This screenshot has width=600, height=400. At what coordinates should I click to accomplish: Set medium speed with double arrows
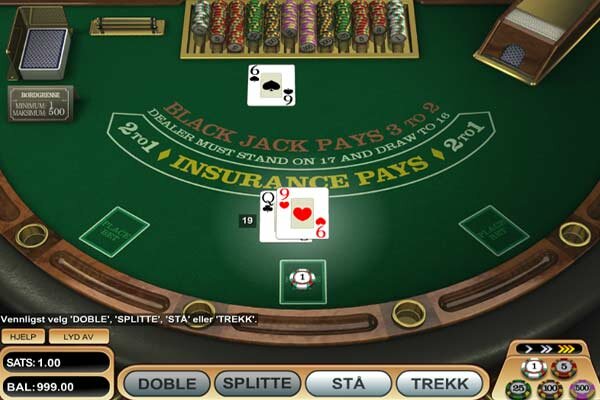pyautogui.click(x=546, y=349)
